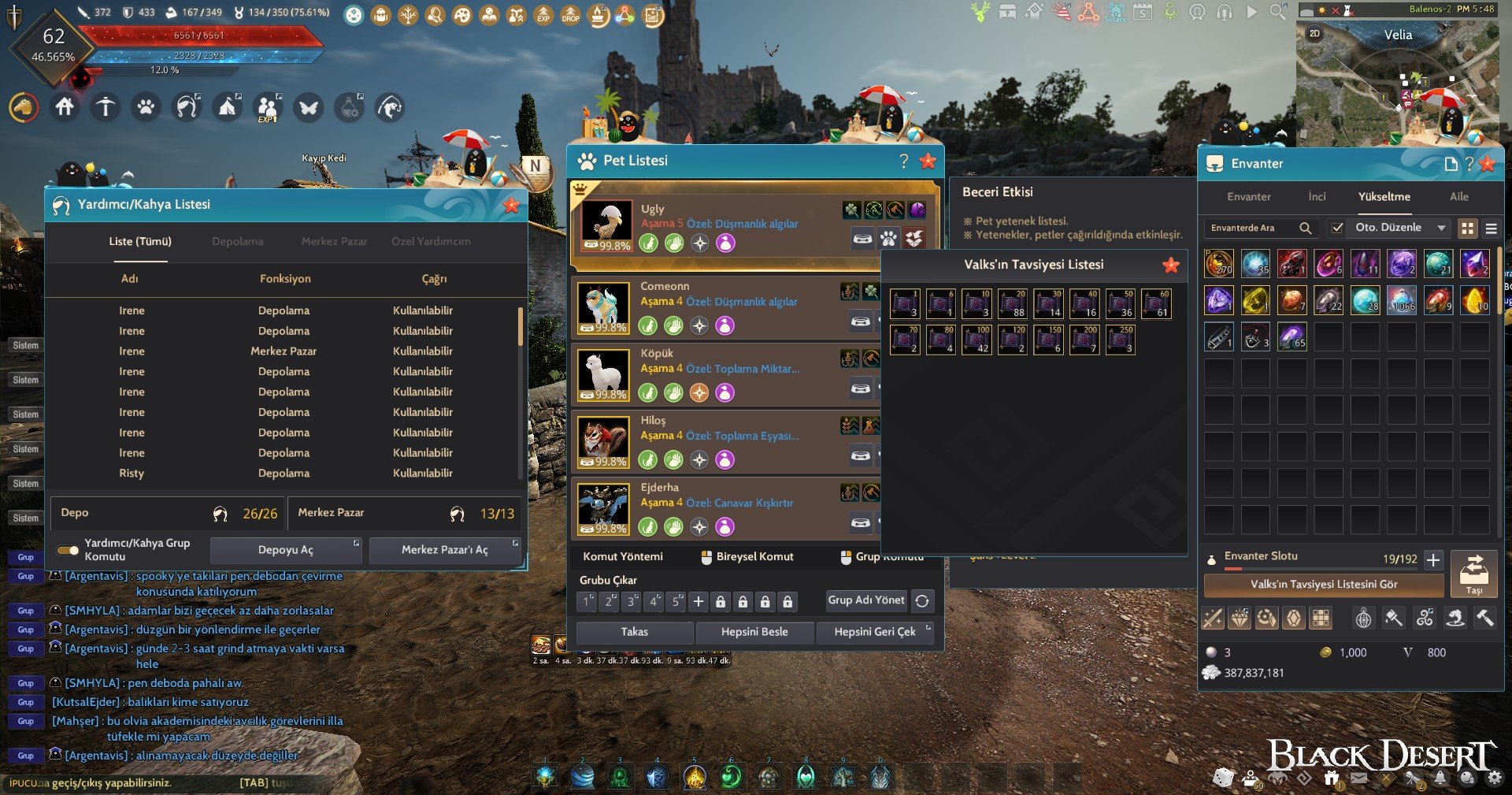This screenshot has width=1512, height=795.
Task: Select the butterfly icon in the left menu row
Action: coord(309,109)
